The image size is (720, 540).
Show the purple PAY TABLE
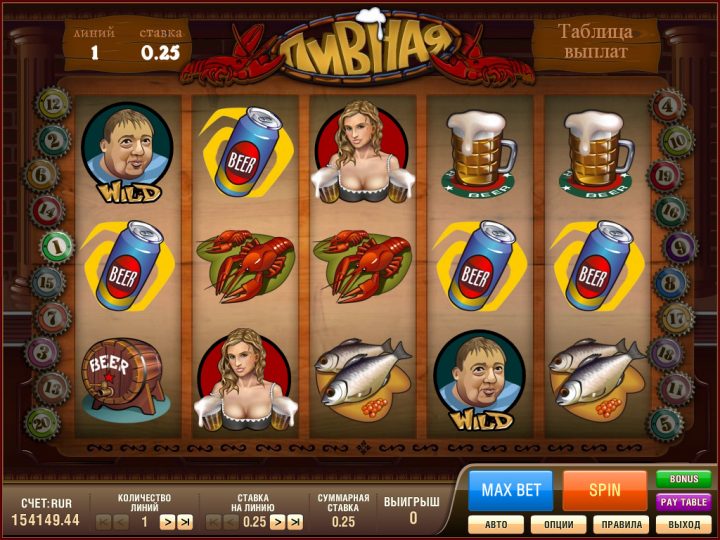coord(683,502)
